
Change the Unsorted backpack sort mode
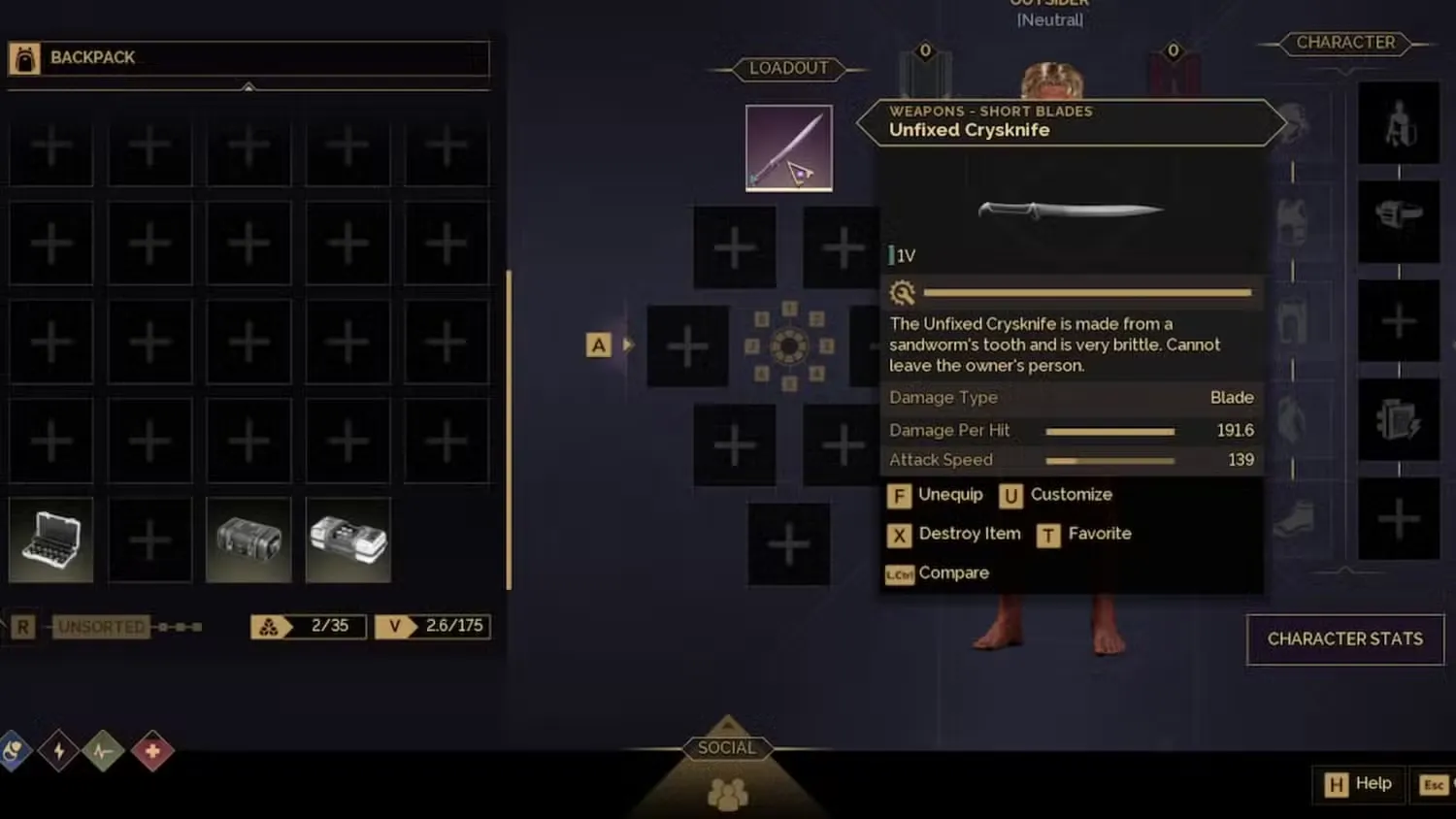coord(101,627)
